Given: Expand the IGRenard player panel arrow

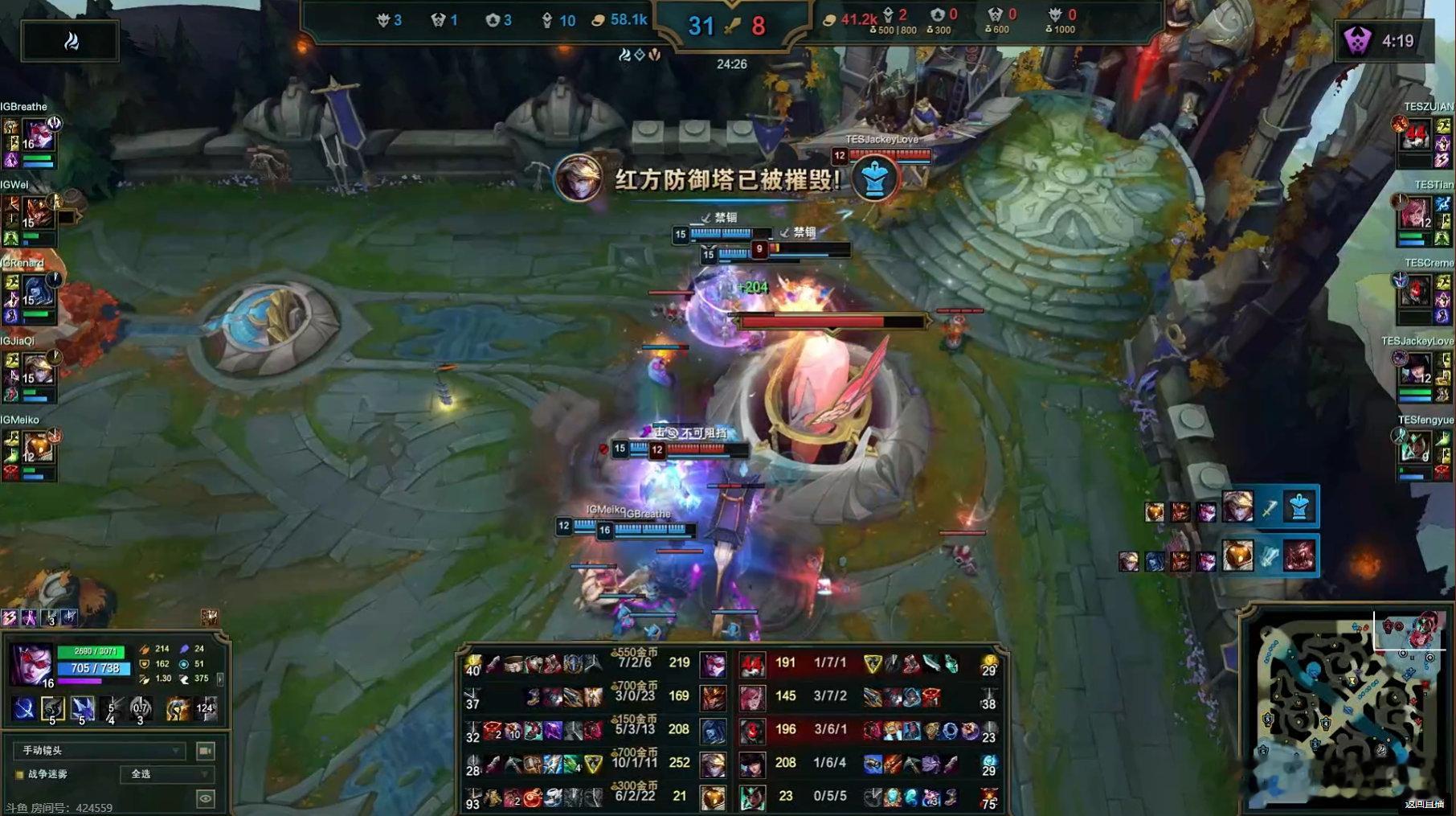Looking at the screenshot, I should tap(55, 280).
